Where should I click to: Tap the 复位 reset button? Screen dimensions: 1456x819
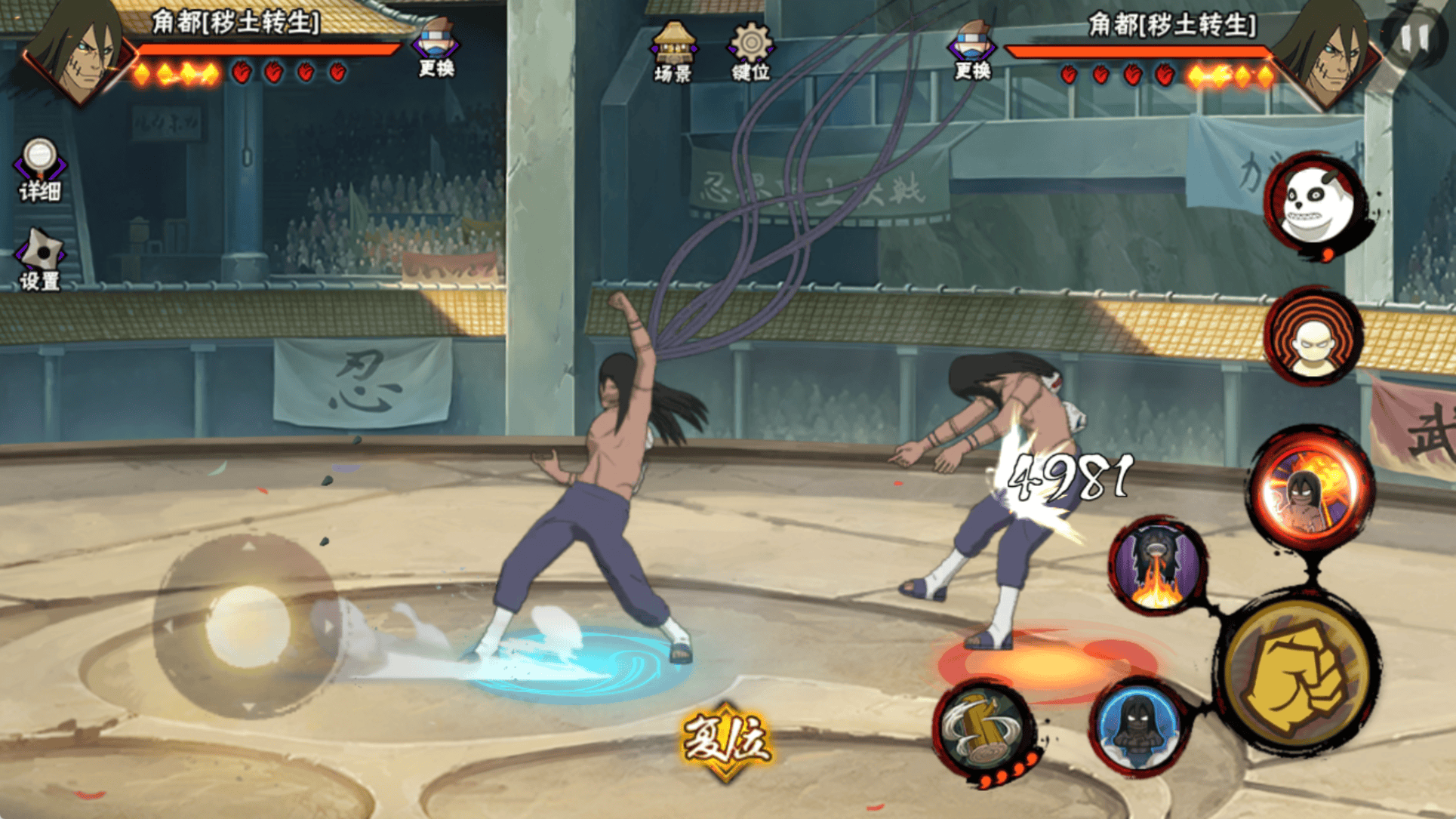click(726, 740)
